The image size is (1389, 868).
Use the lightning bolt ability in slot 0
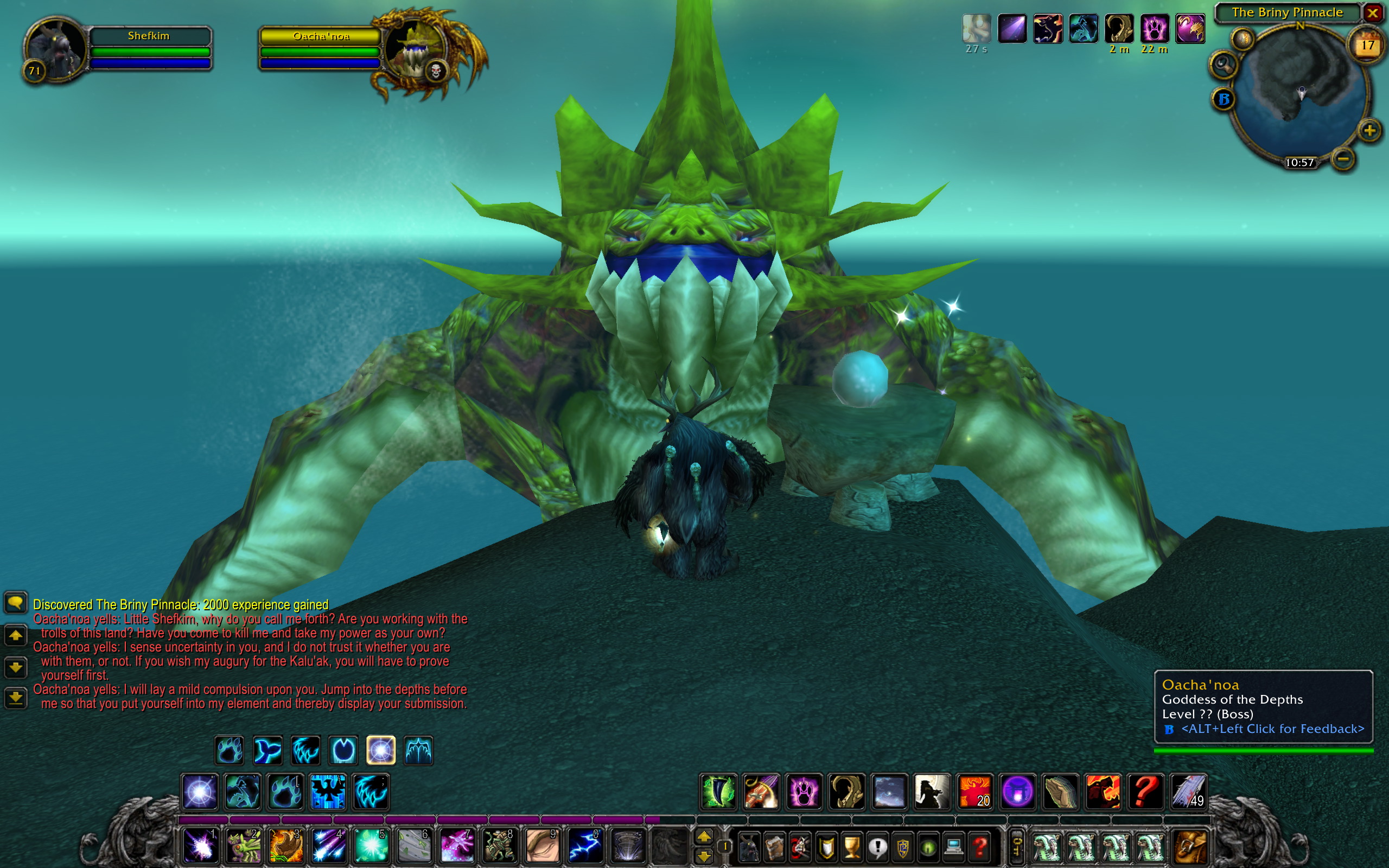point(585,845)
